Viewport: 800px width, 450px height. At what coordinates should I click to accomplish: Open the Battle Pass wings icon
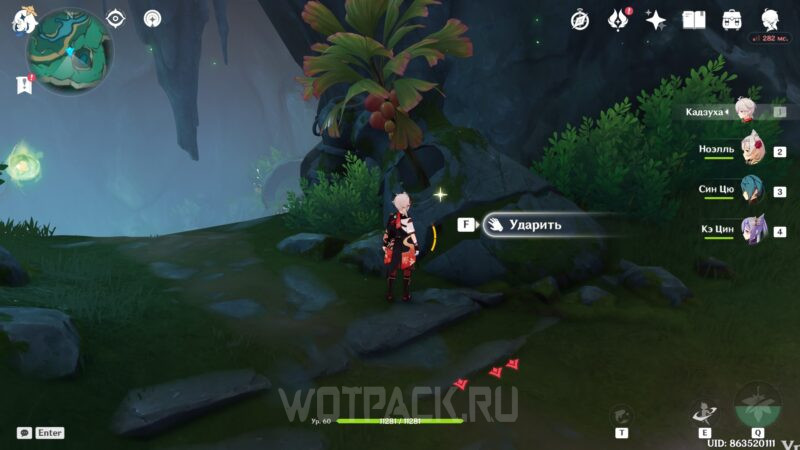coord(618,19)
